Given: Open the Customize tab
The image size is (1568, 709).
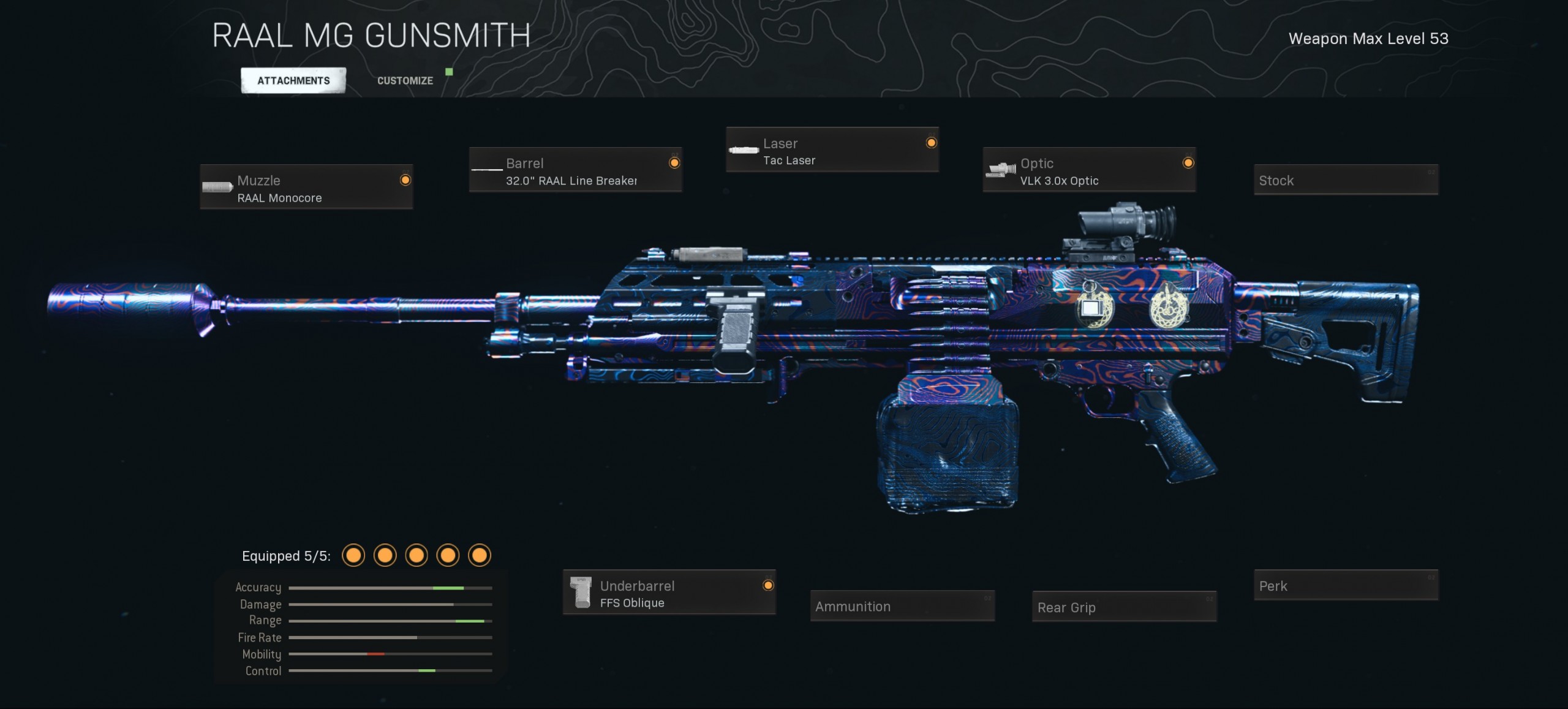Looking at the screenshot, I should (405, 80).
